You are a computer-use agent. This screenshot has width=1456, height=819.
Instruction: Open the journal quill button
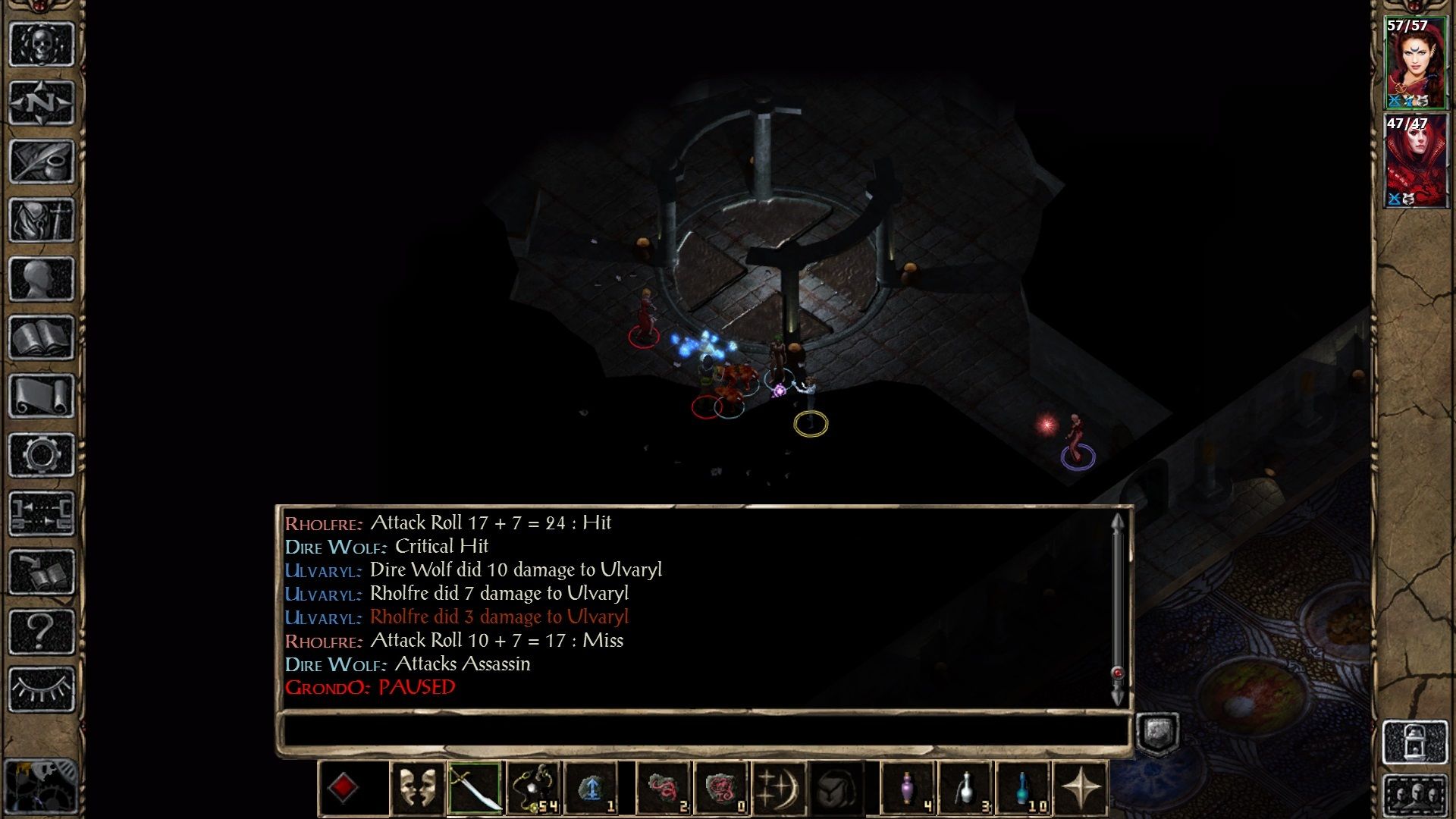pos(42,161)
